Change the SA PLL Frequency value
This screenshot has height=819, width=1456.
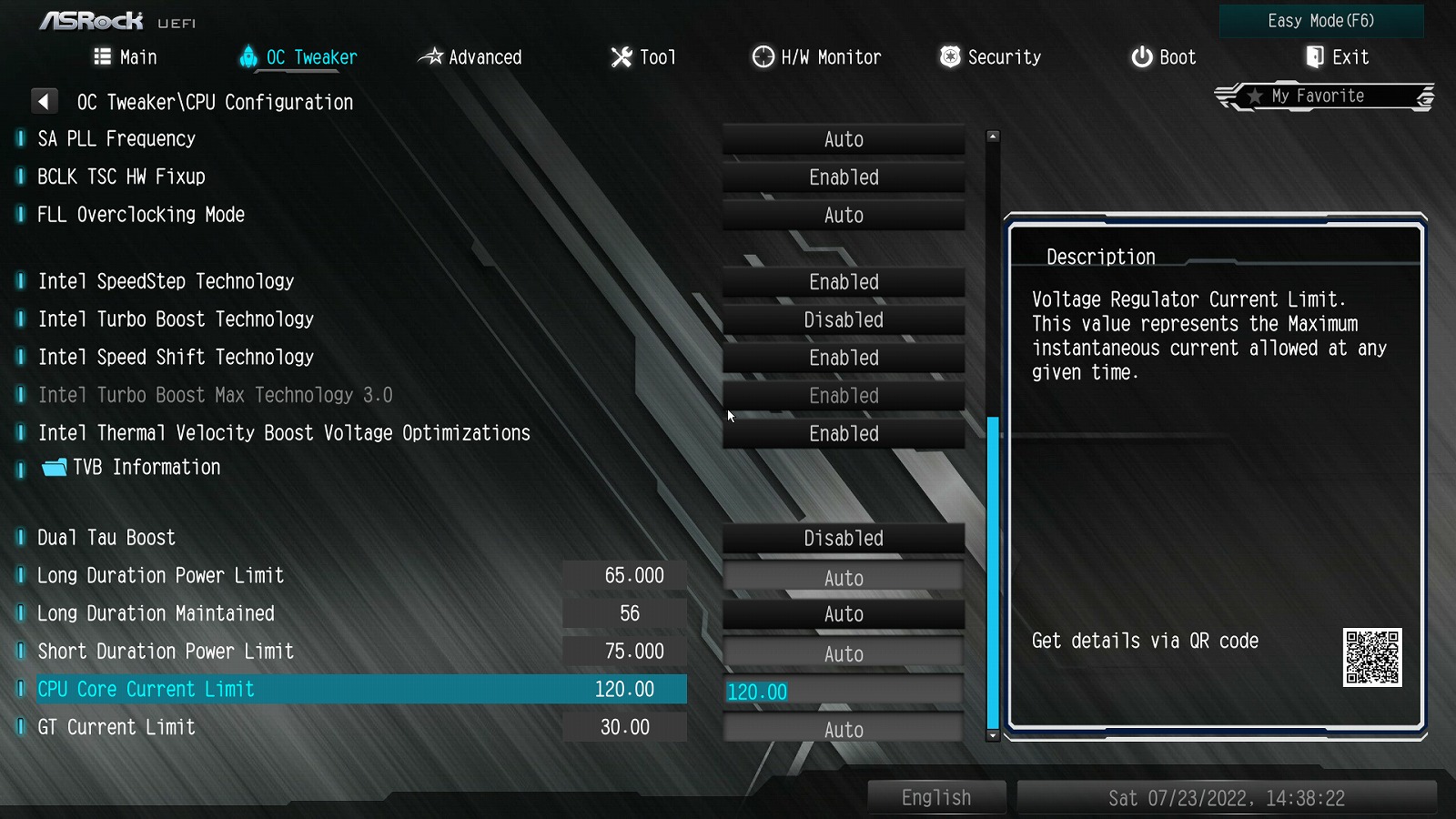tap(844, 140)
